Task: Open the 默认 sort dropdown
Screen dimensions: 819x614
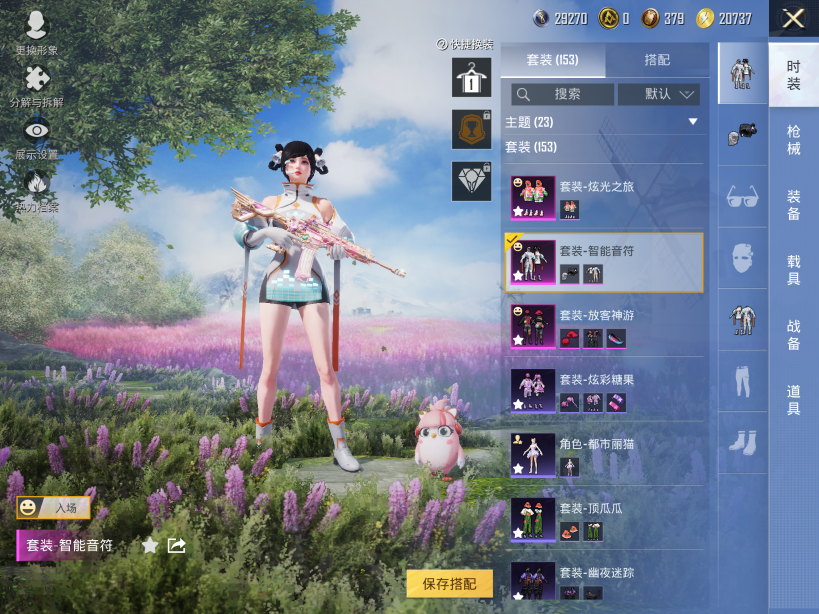Action: pyautogui.click(x=657, y=94)
